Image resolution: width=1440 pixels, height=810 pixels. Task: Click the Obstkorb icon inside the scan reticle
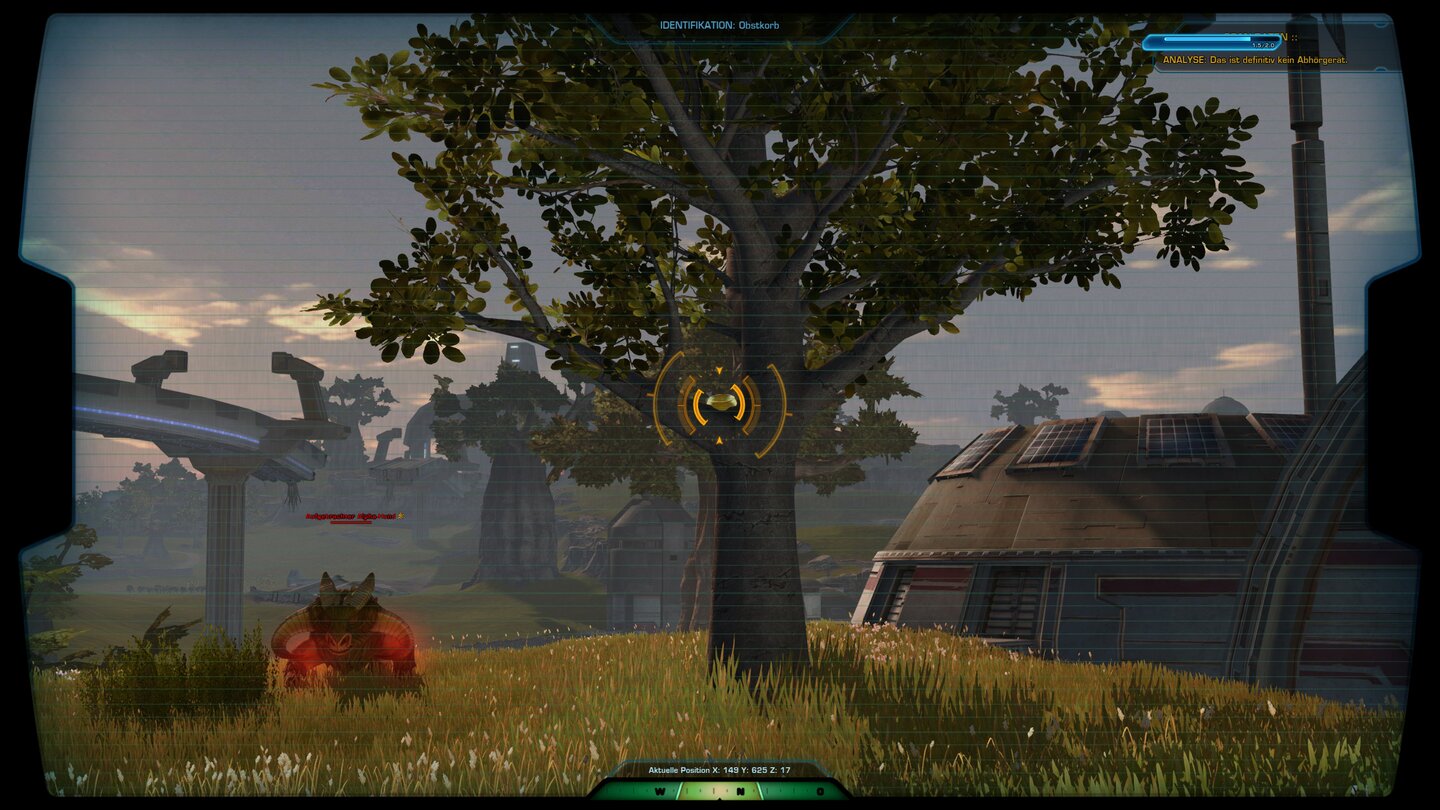coord(721,403)
